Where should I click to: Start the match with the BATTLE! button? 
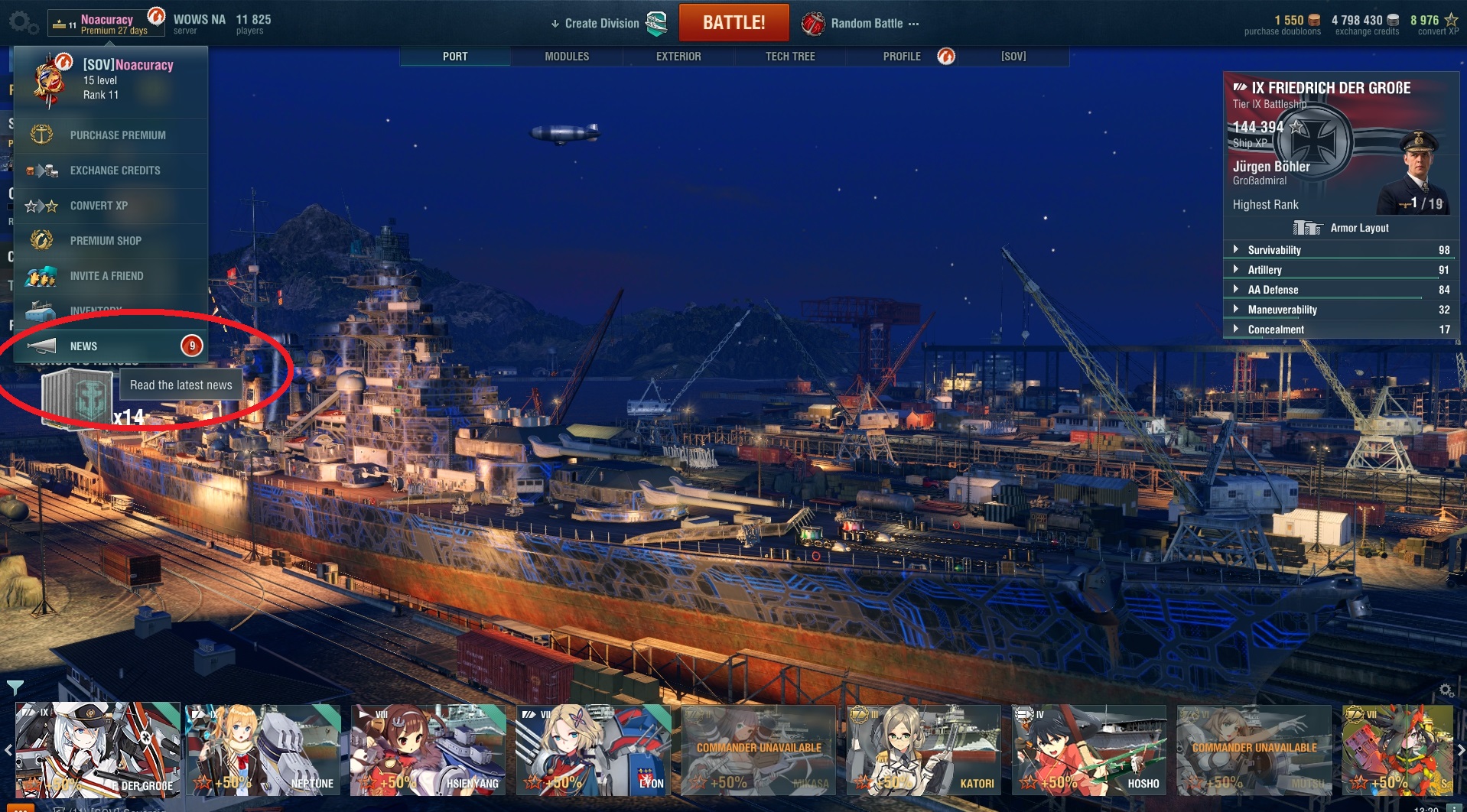click(x=733, y=23)
